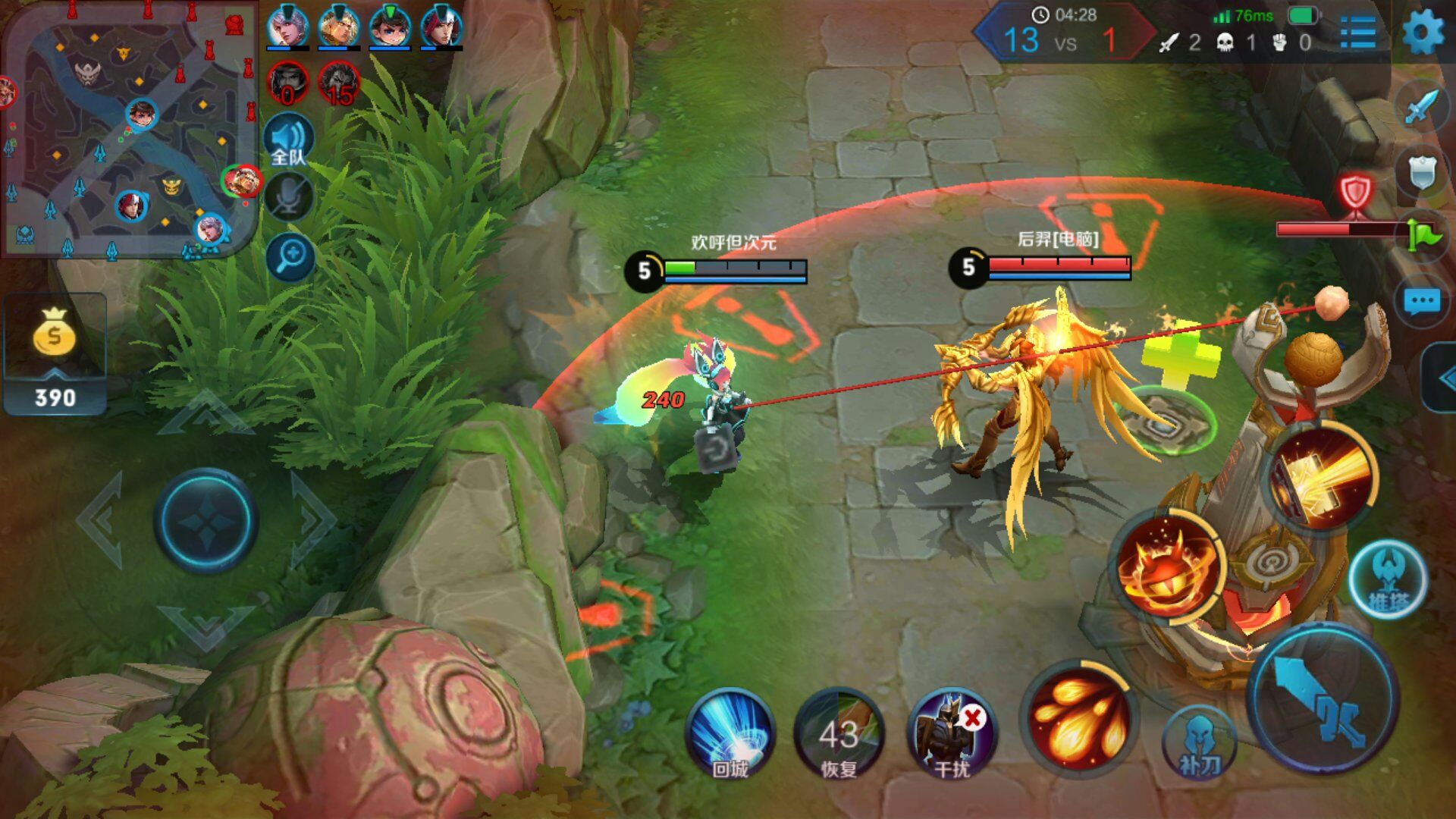Tap the magnifier zoom button
1456x819 pixels.
click(x=290, y=258)
